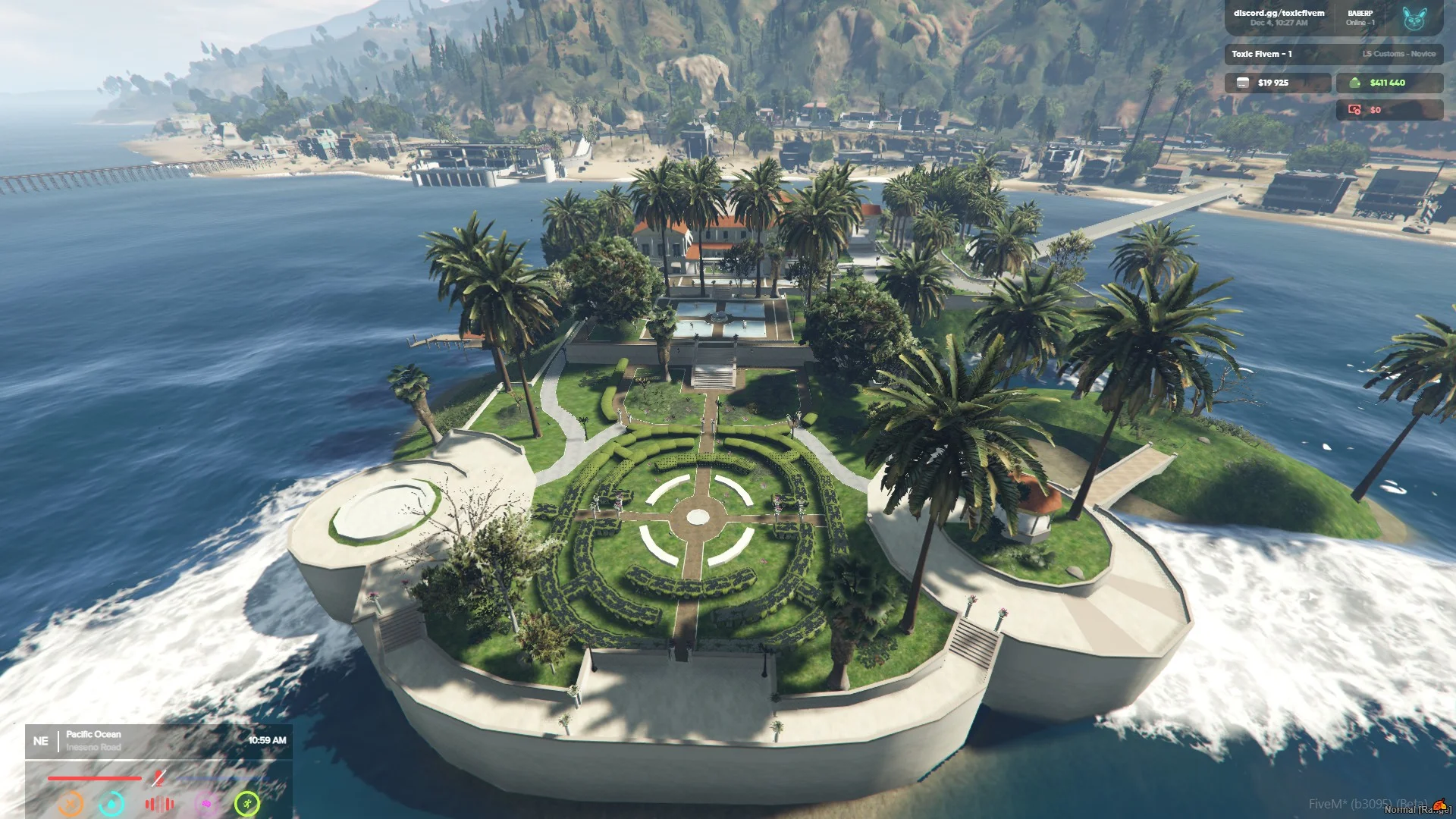Click the red dirty money icon
Screen dimensions: 1456x819
(1354, 110)
